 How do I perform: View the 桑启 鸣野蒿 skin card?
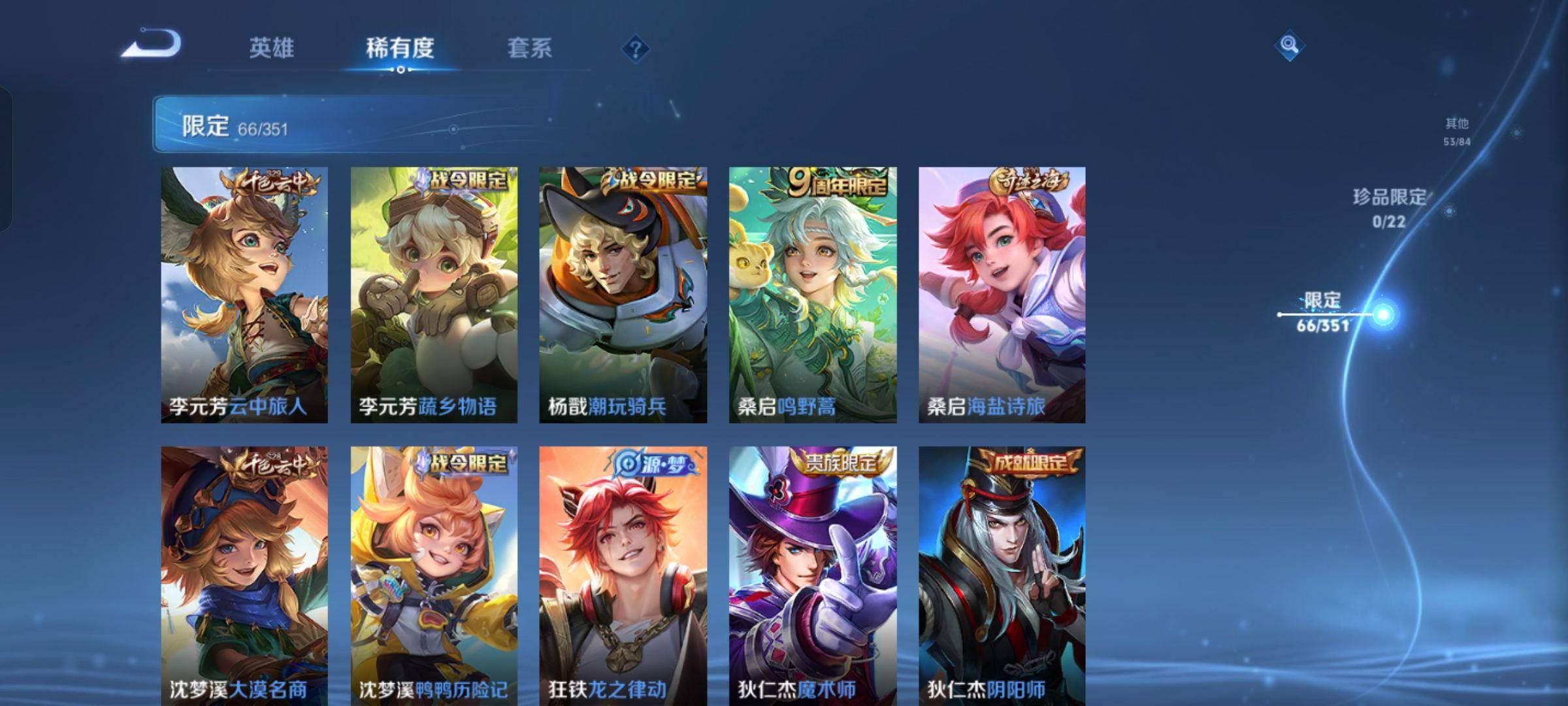813,295
